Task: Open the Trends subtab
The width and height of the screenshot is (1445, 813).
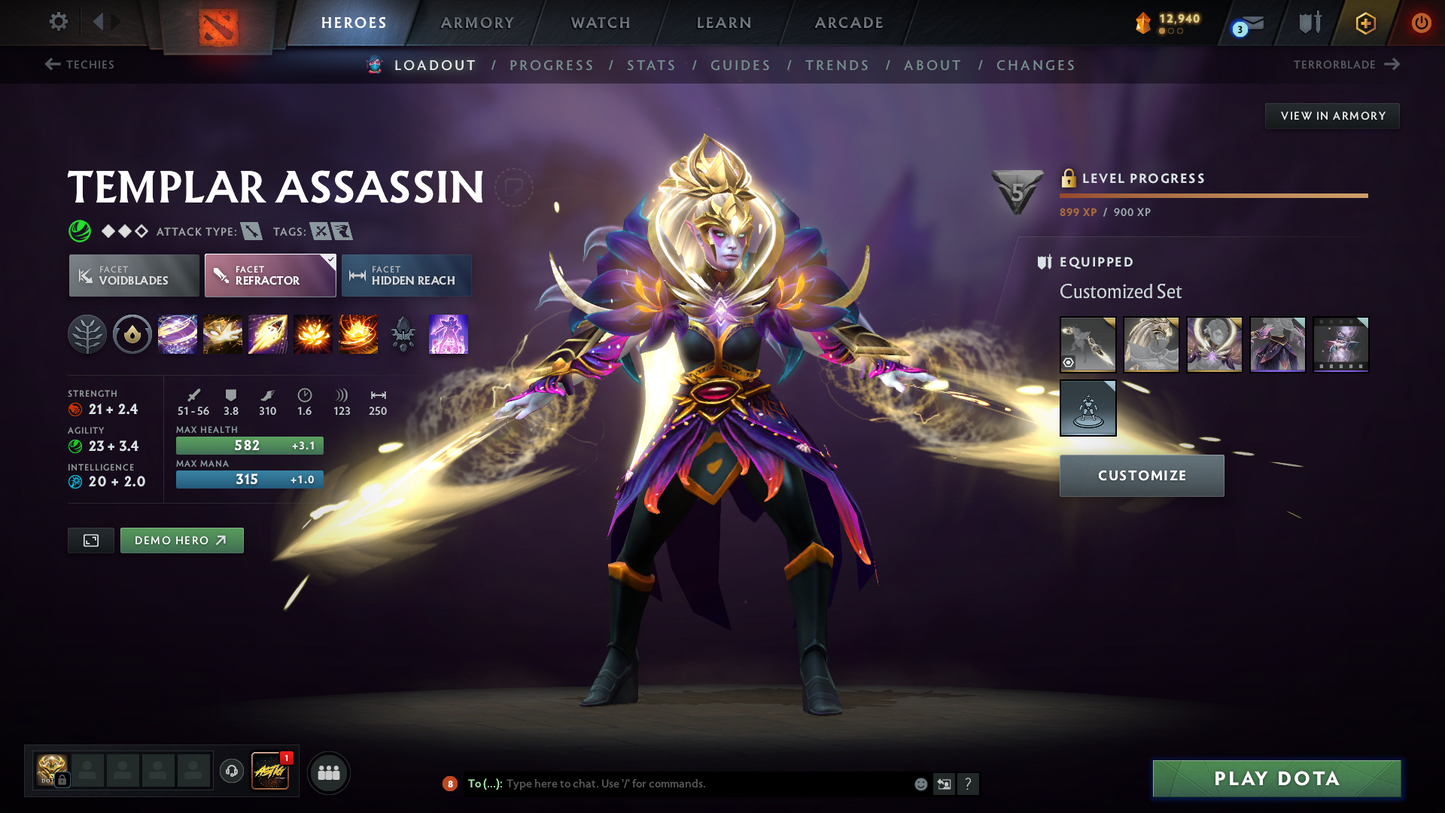Action: 837,65
